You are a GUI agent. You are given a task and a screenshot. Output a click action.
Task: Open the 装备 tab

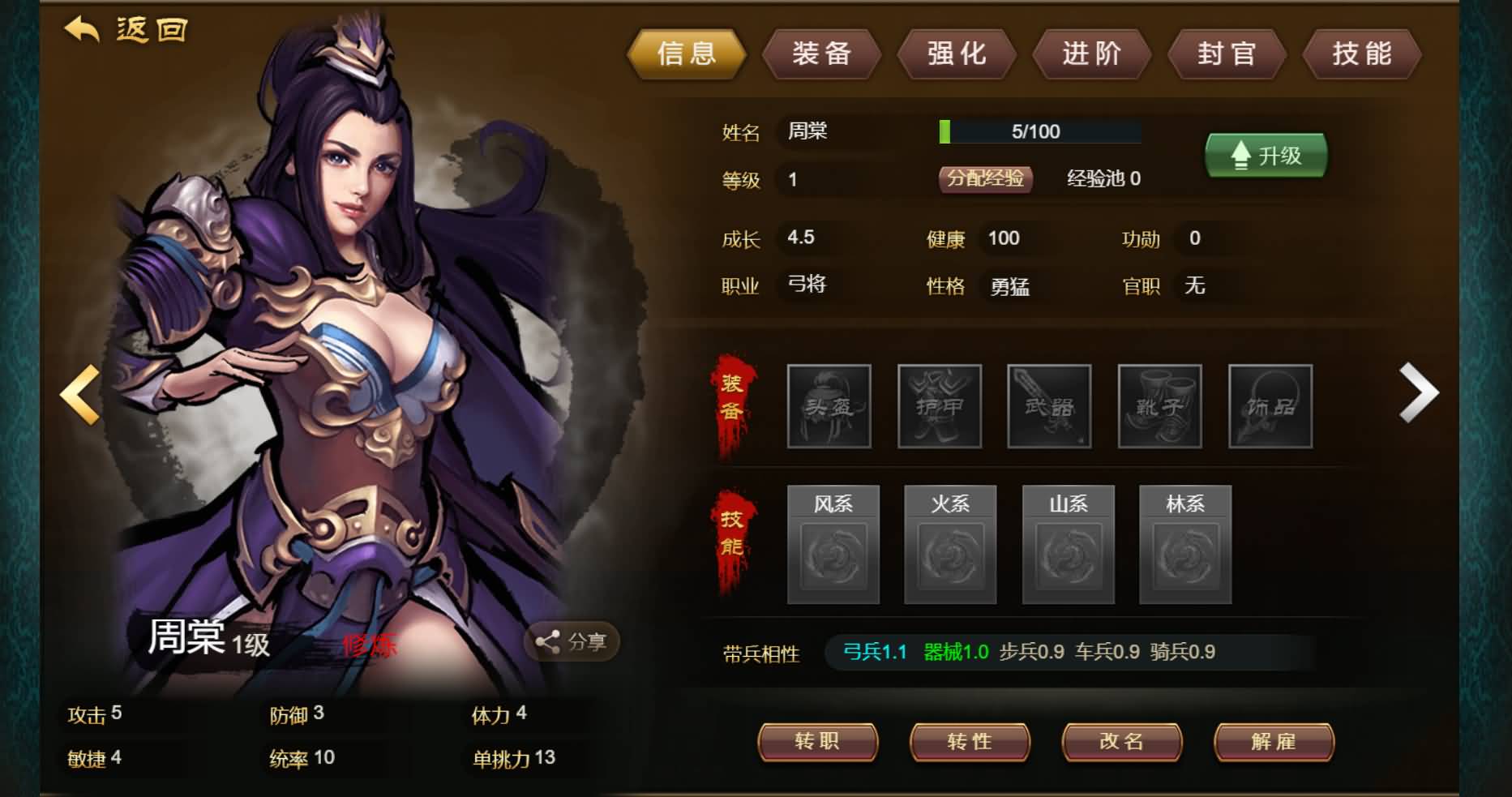pyautogui.click(x=821, y=54)
